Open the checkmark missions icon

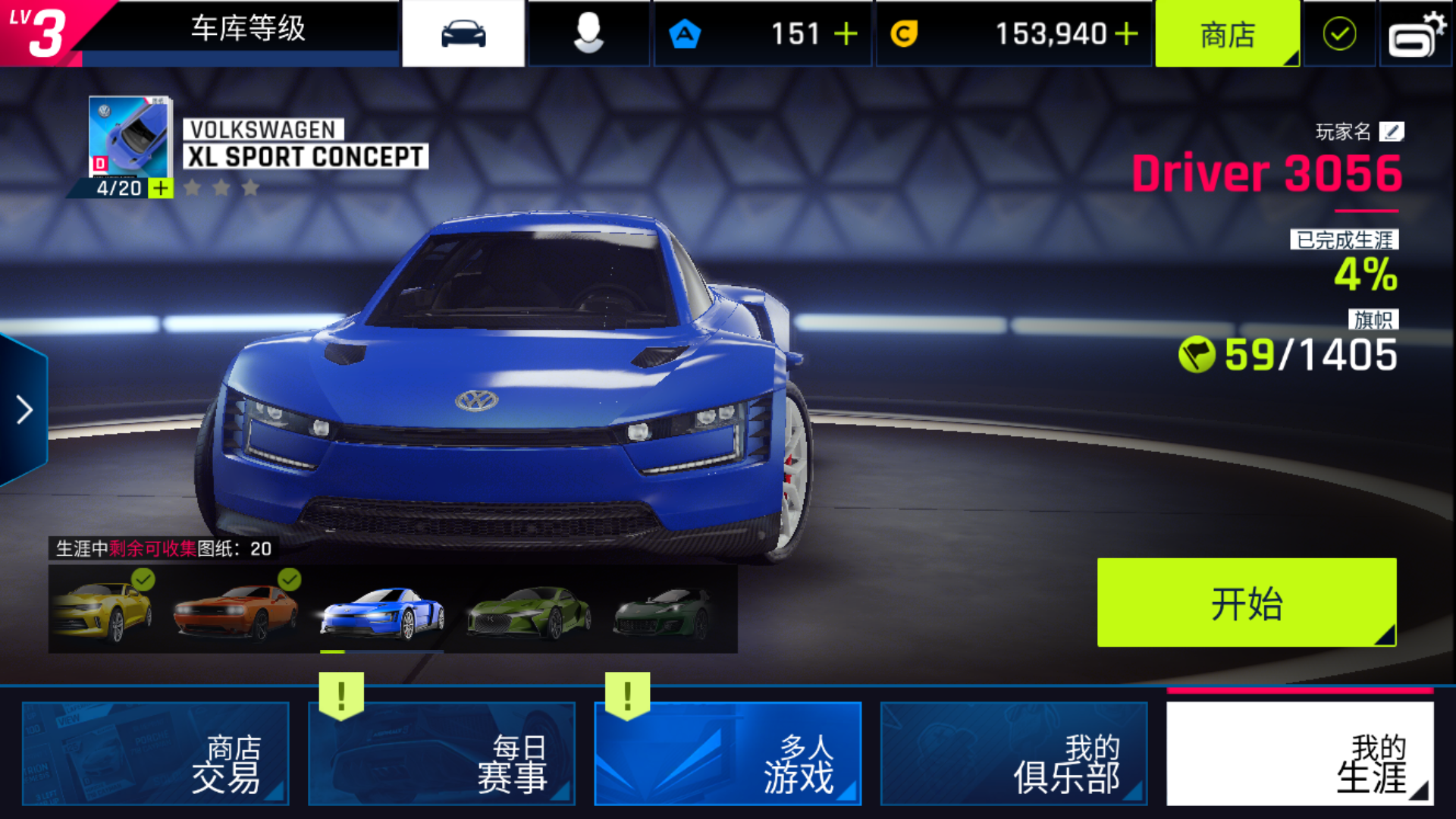(x=1339, y=34)
